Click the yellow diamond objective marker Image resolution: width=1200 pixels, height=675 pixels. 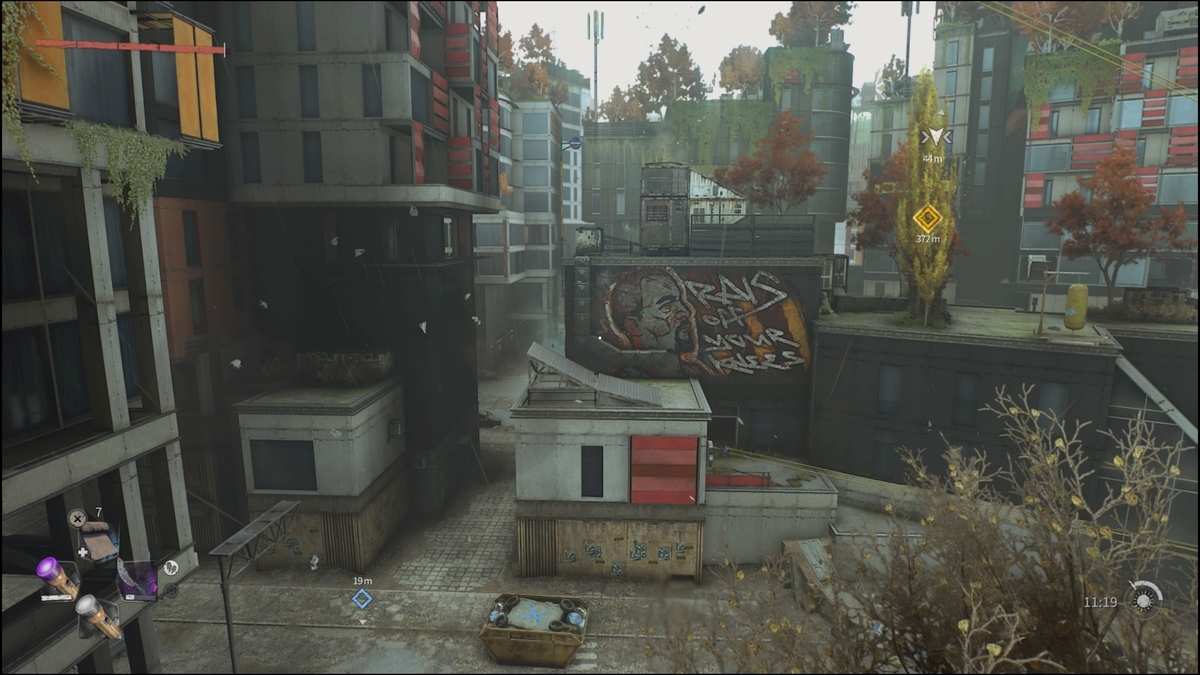coord(928,218)
